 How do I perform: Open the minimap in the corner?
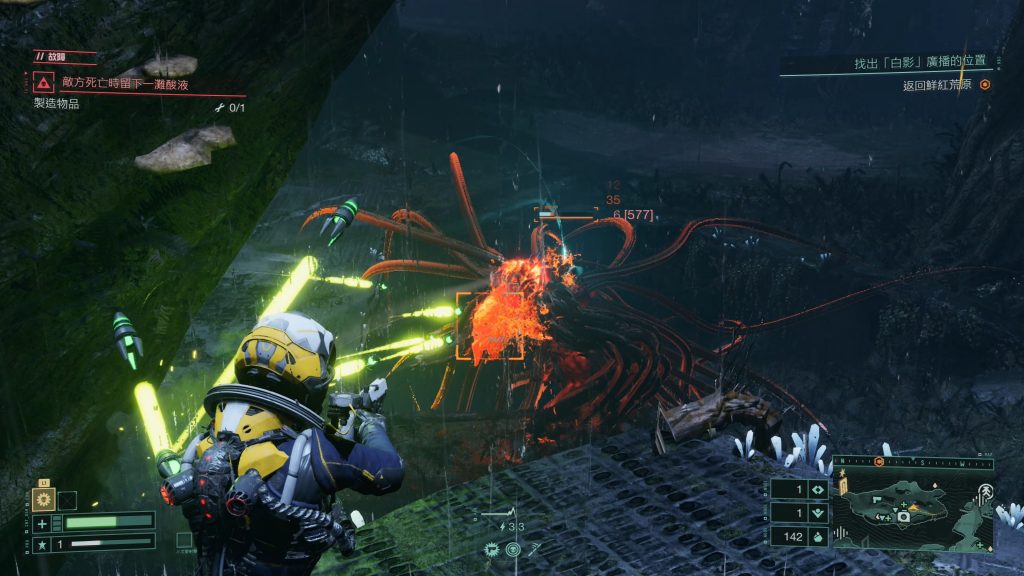tap(914, 511)
